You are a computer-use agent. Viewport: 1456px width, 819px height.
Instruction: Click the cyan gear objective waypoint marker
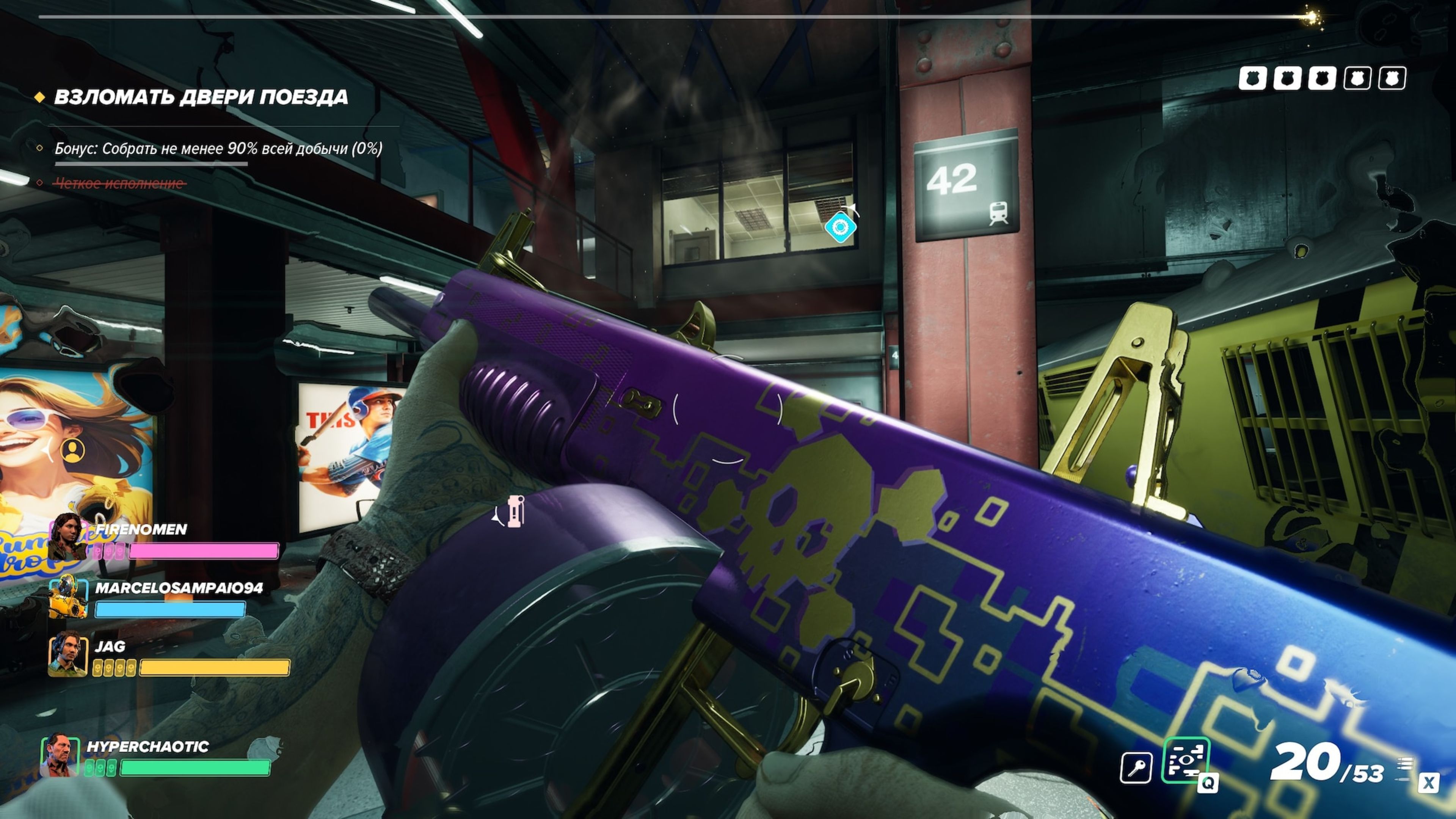click(x=841, y=227)
